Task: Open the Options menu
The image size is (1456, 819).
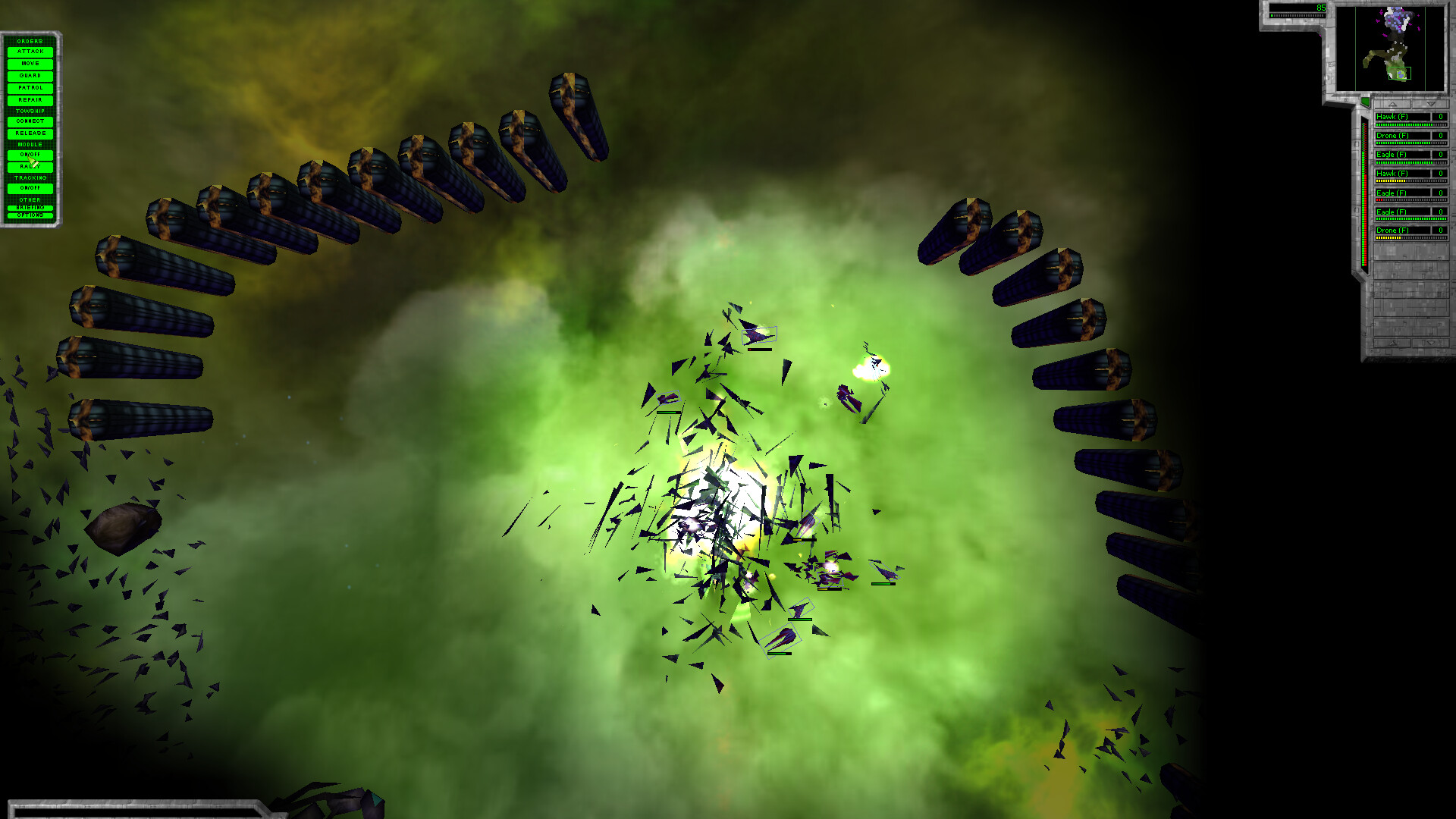Action: click(30, 215)
